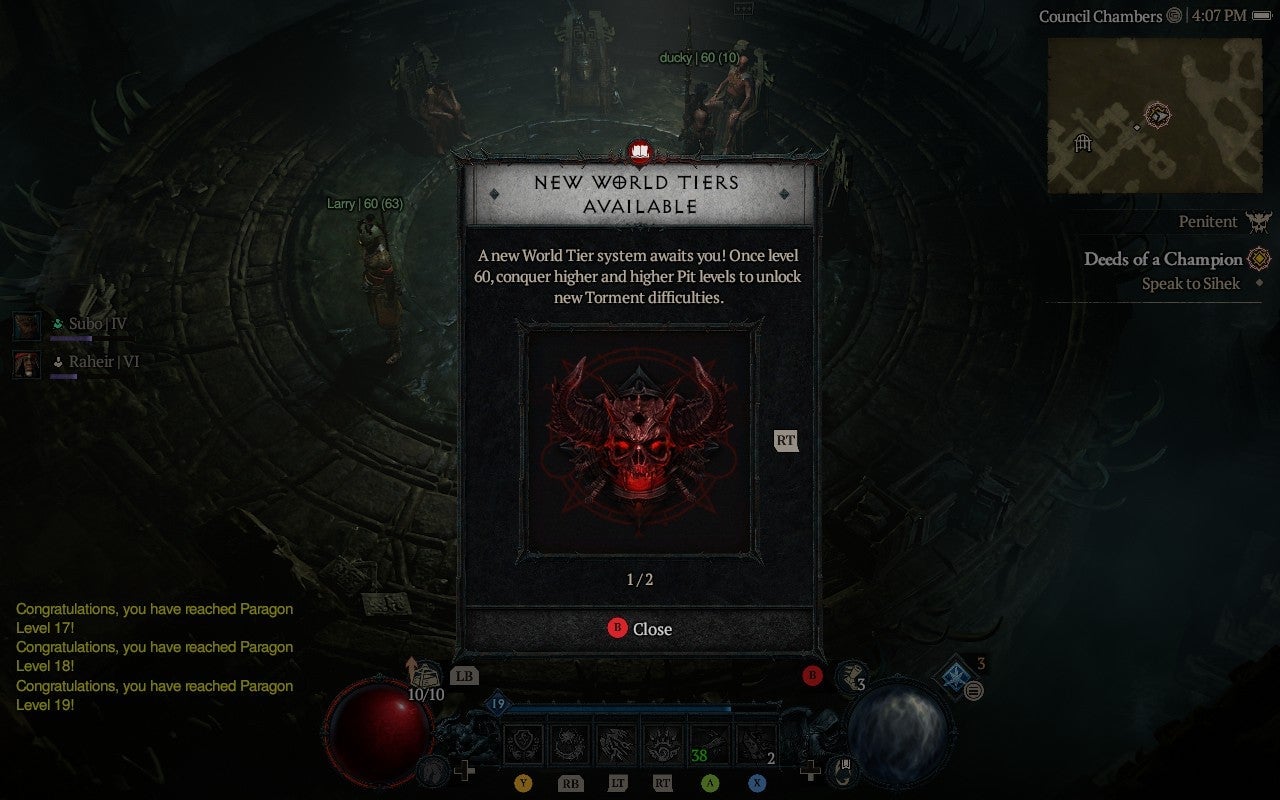Select the claw skill bound to LT

(x=619, y=743)
